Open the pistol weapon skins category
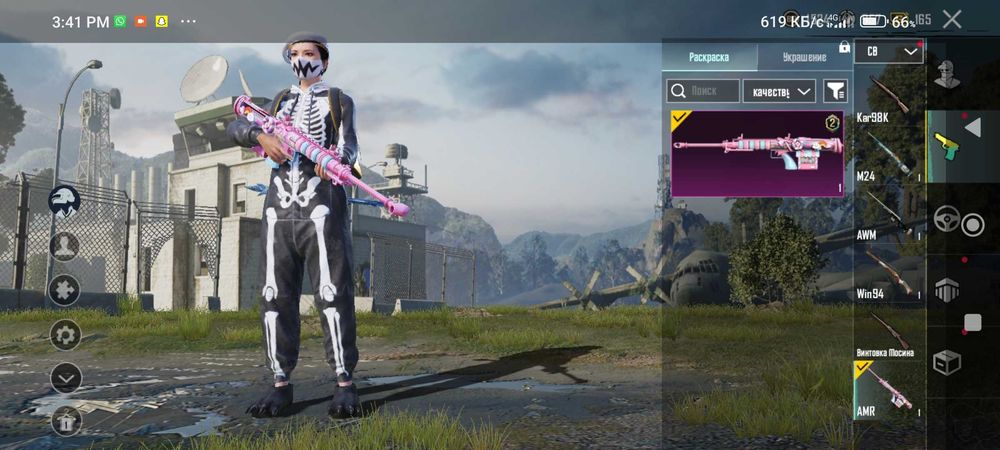1000x450 pixels. 946,146
